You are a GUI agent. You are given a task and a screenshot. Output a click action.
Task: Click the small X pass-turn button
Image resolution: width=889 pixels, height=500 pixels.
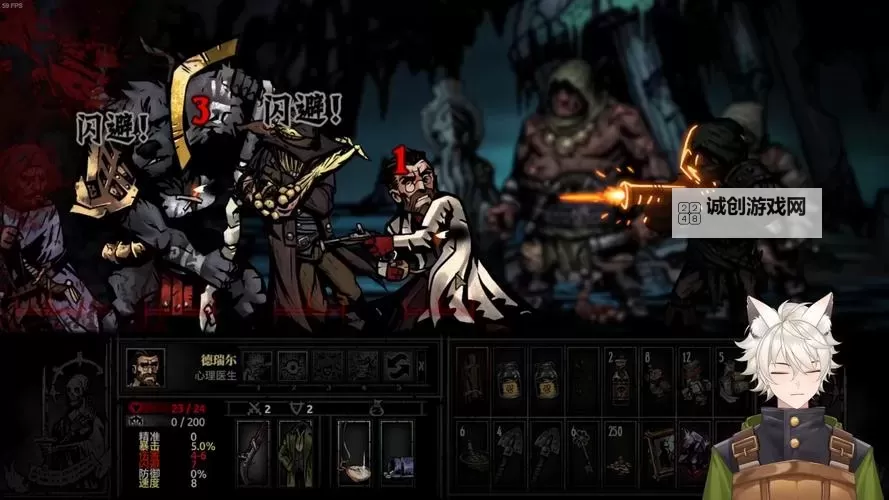pos(423,366)
